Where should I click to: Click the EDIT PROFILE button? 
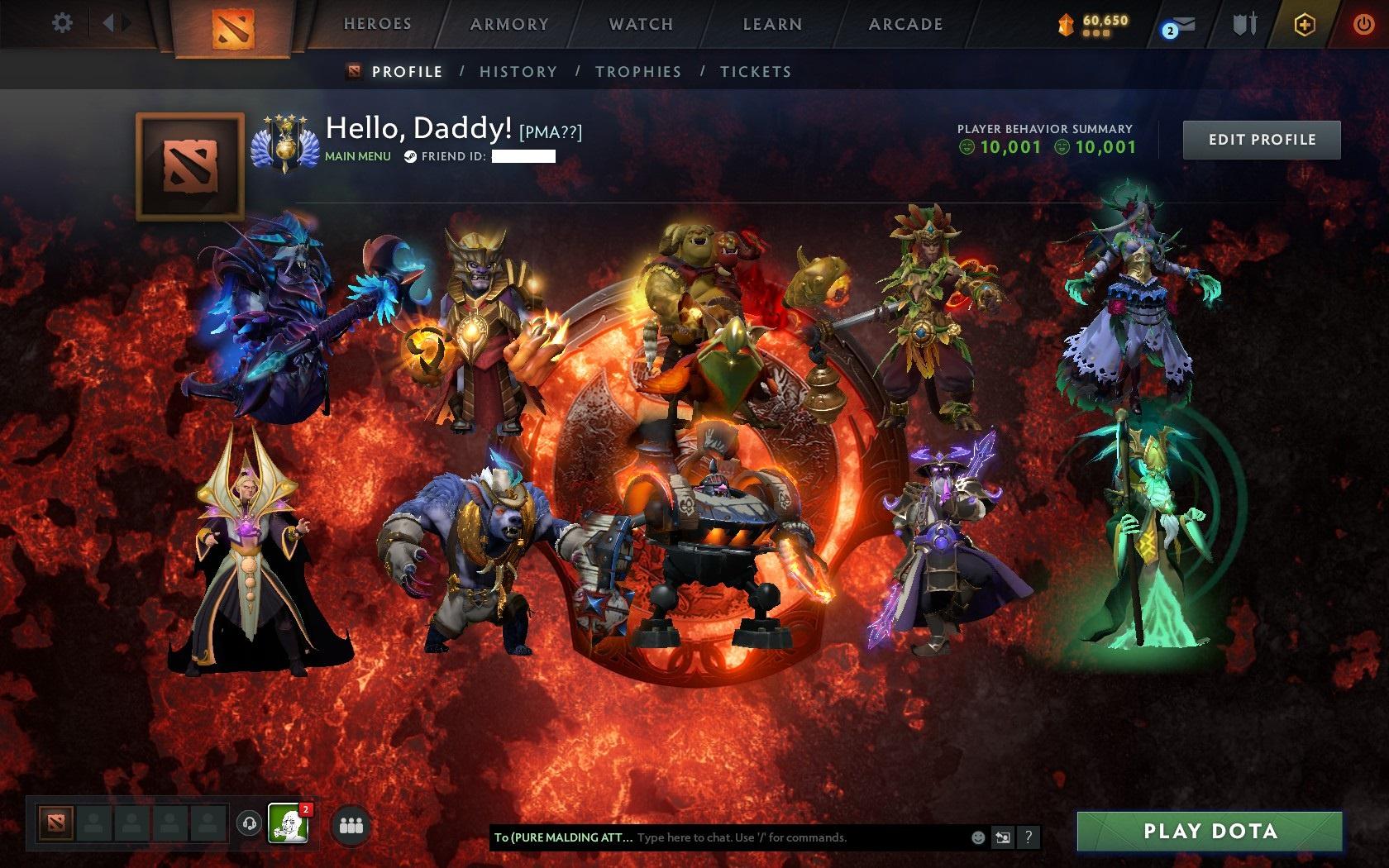coord(1263,139)
